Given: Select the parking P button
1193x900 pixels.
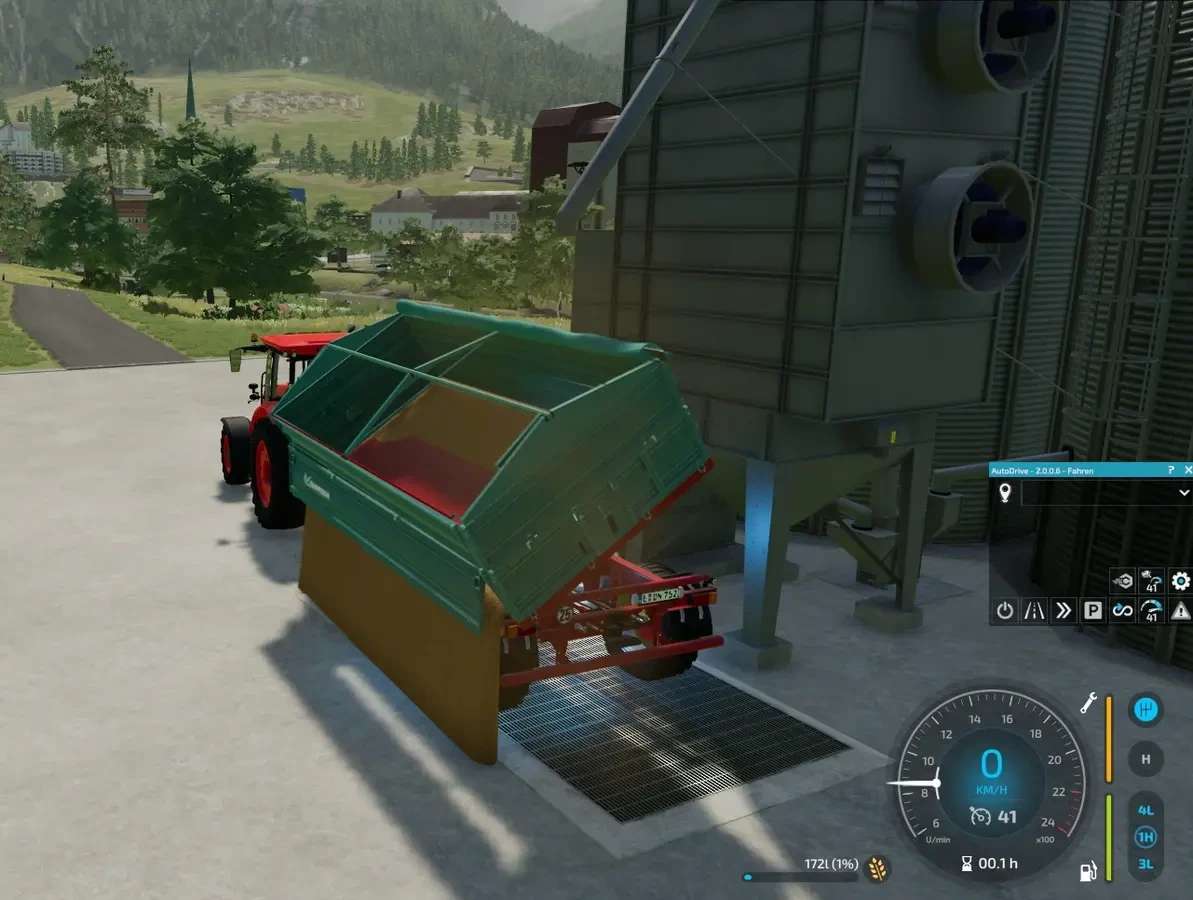Looking at the screenshot, I should pos(1093,610).
